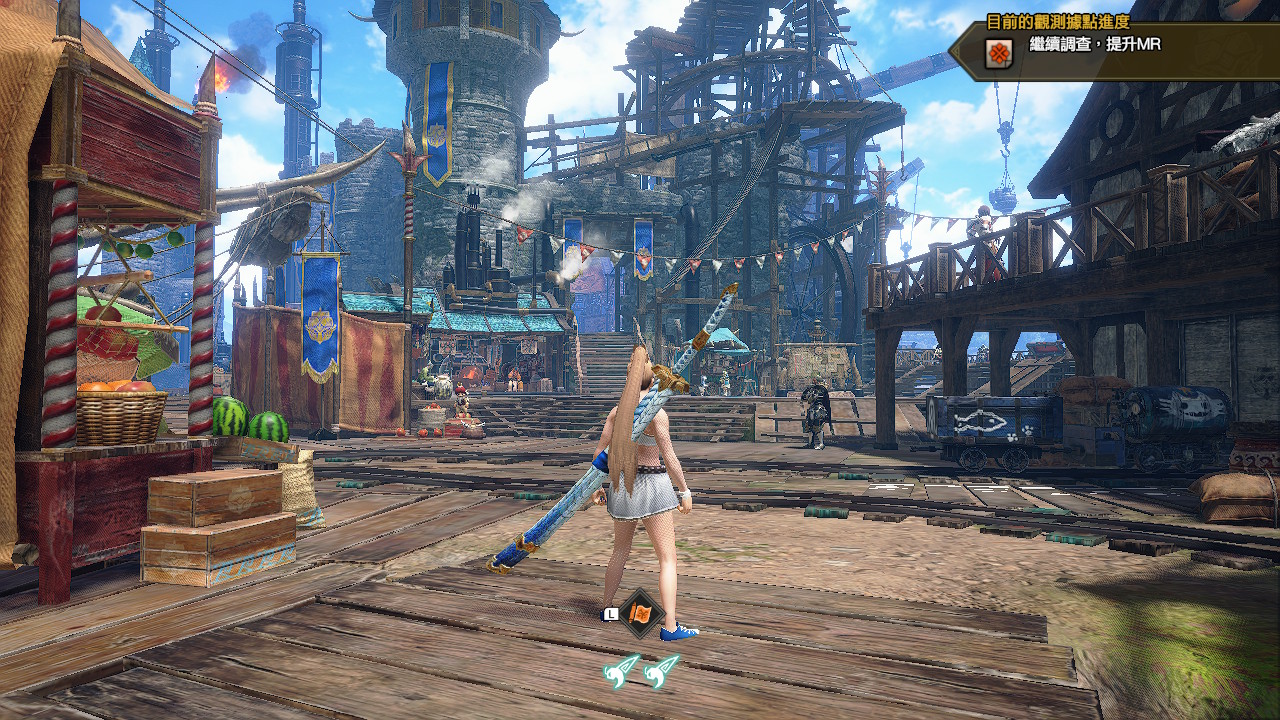Open the 繼續調查，提升MR objective tracker
The image size is (1280, 720).
(x=1095, y=46)
